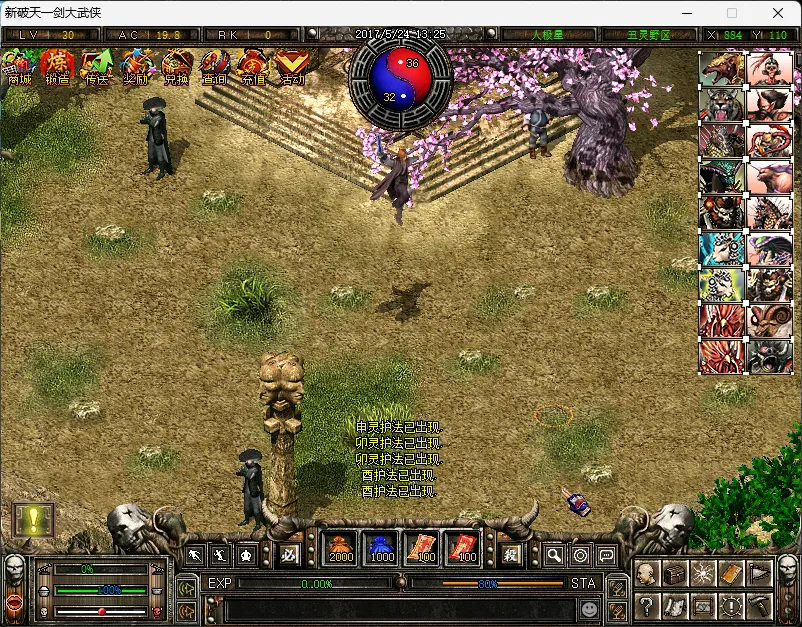This screenshot has width=802, height=627.
Task: Open the speech bubble chat button
Action: [606, 554]
